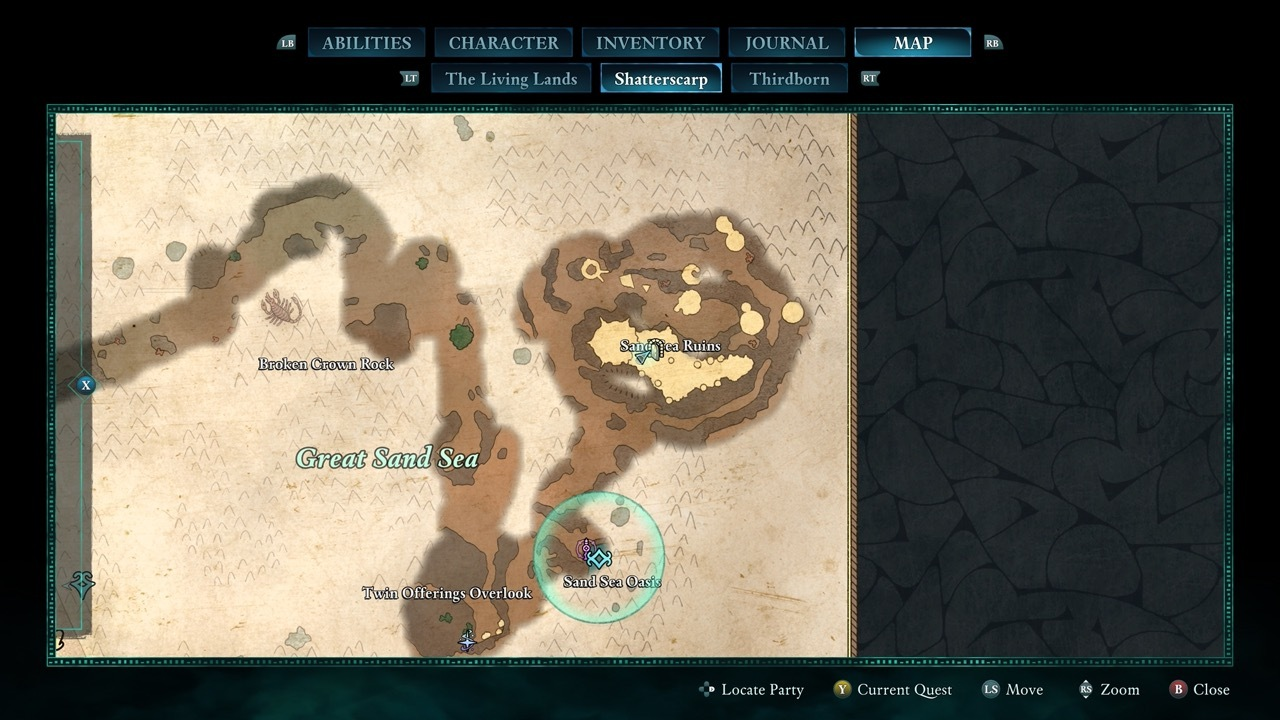Switch to the Character tab
Viewport: 1280px width, 720px height.
(x=503, y=43)
